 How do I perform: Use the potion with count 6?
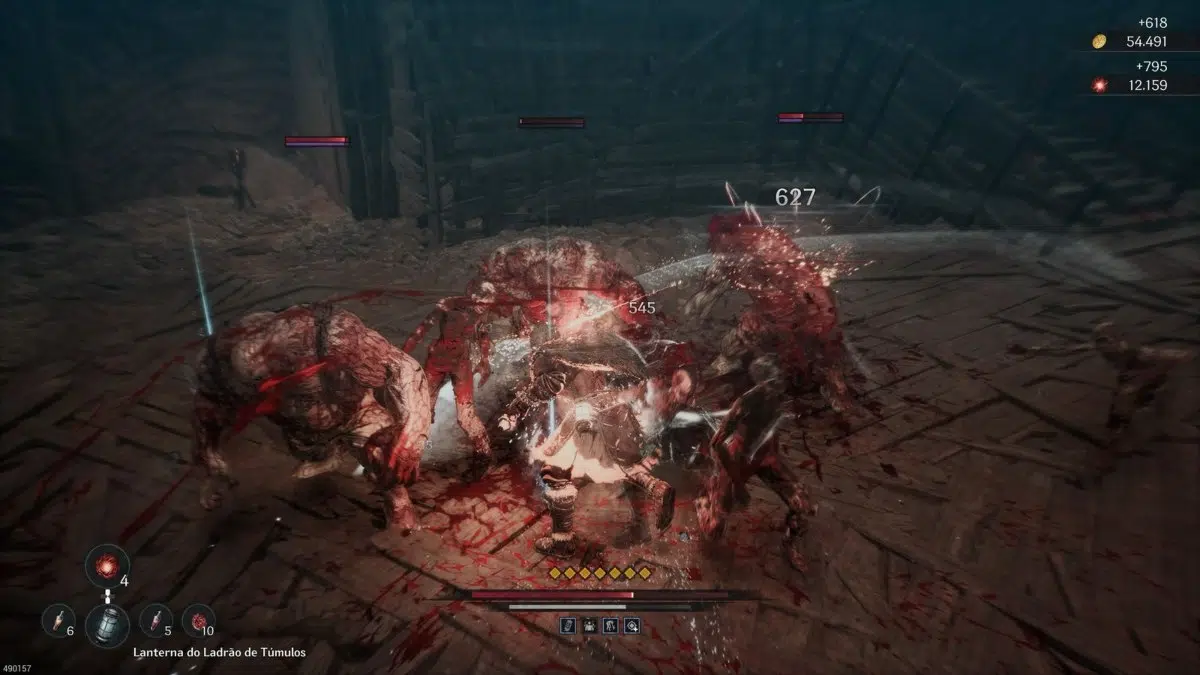point(57,620)
